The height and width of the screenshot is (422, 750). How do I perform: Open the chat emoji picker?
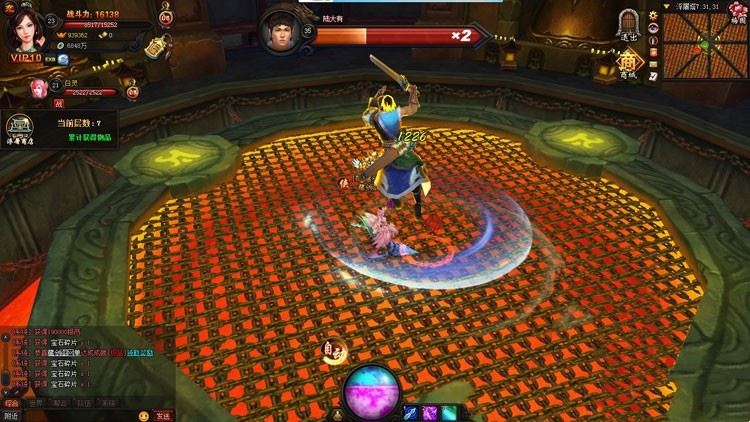point(144,415)
